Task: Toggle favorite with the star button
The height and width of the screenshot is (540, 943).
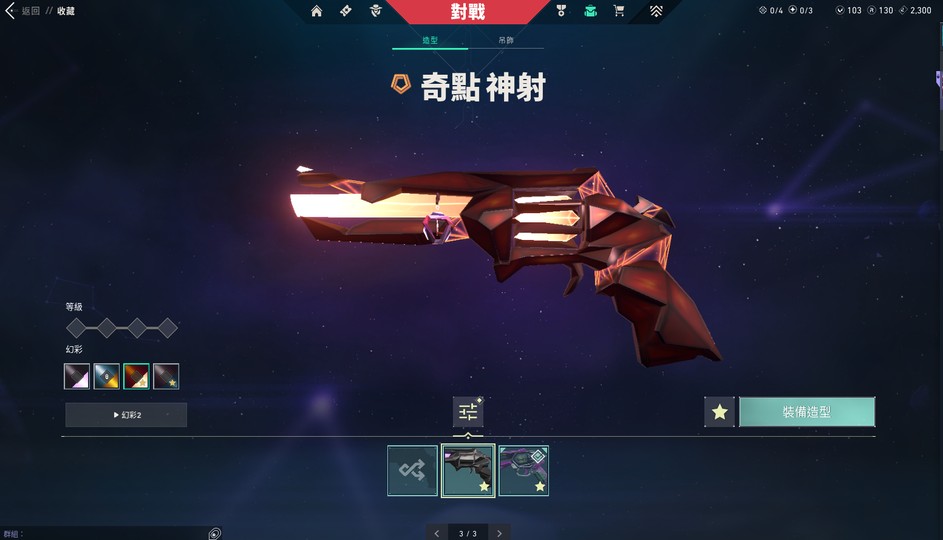Action: pyautogui.click(x=719, y=412)
